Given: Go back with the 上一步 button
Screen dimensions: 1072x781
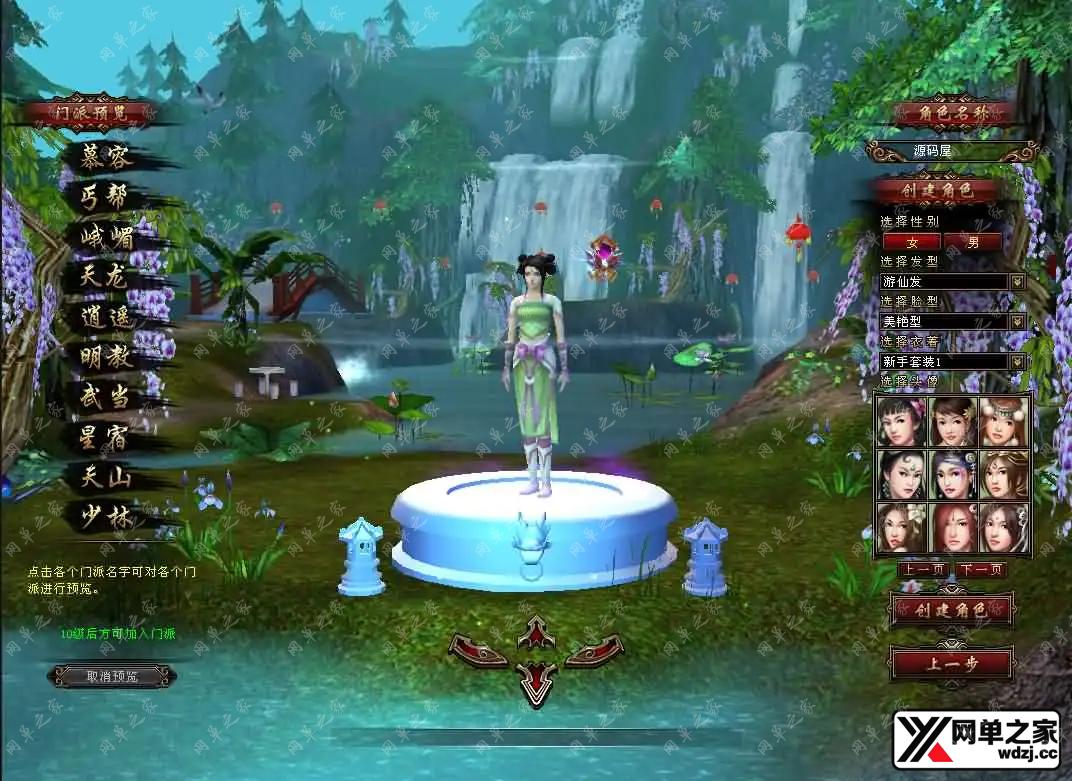Looking at the screenshot, I should click(x=951, y=663).
